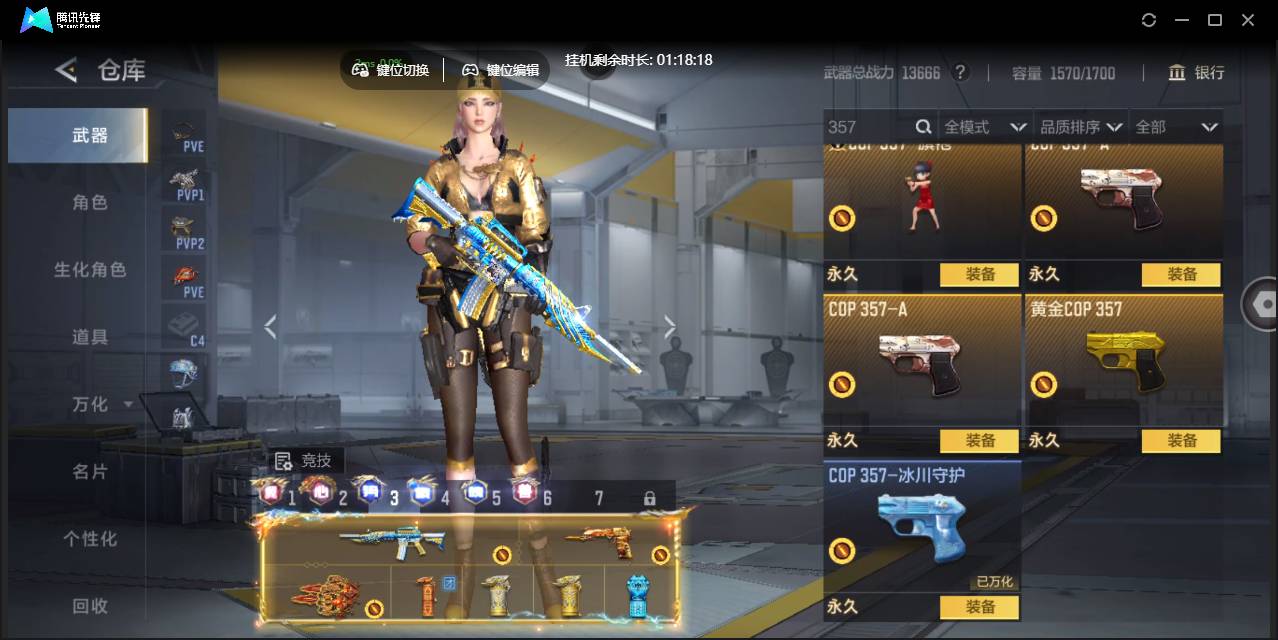Open the 回收 category
1278x640 pixels.
[x=89, y=606]
